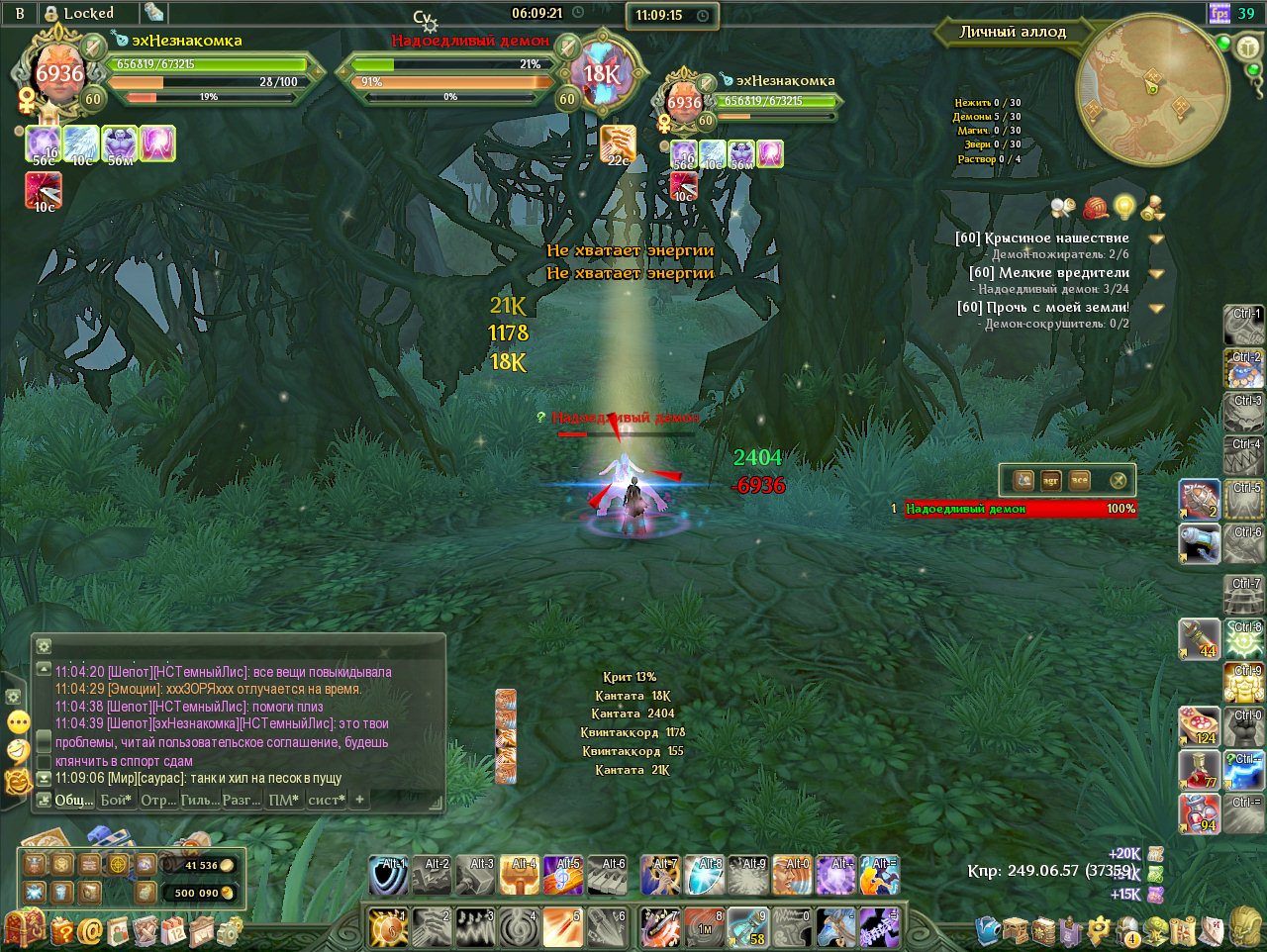Cast the golden drum skill in slot 1
This screenshot has height=952, width=1267.
[x=388, y=928]
